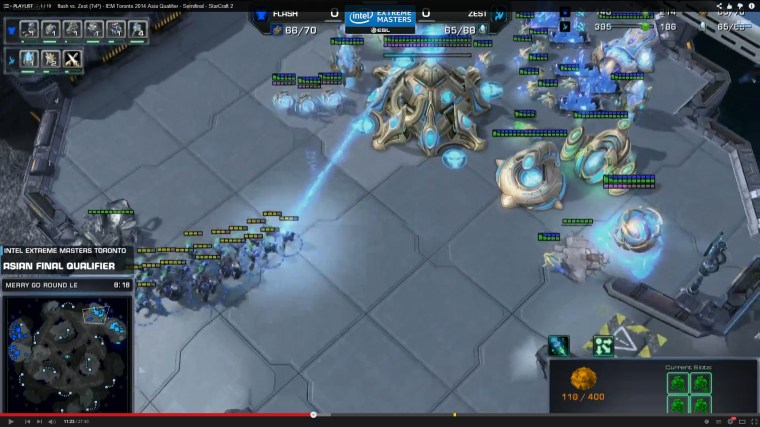Image resolution: width=760 pixels, height=427 pixels.
Task: Click the video progress bar scrubber handle
Action: pos(313,414)
